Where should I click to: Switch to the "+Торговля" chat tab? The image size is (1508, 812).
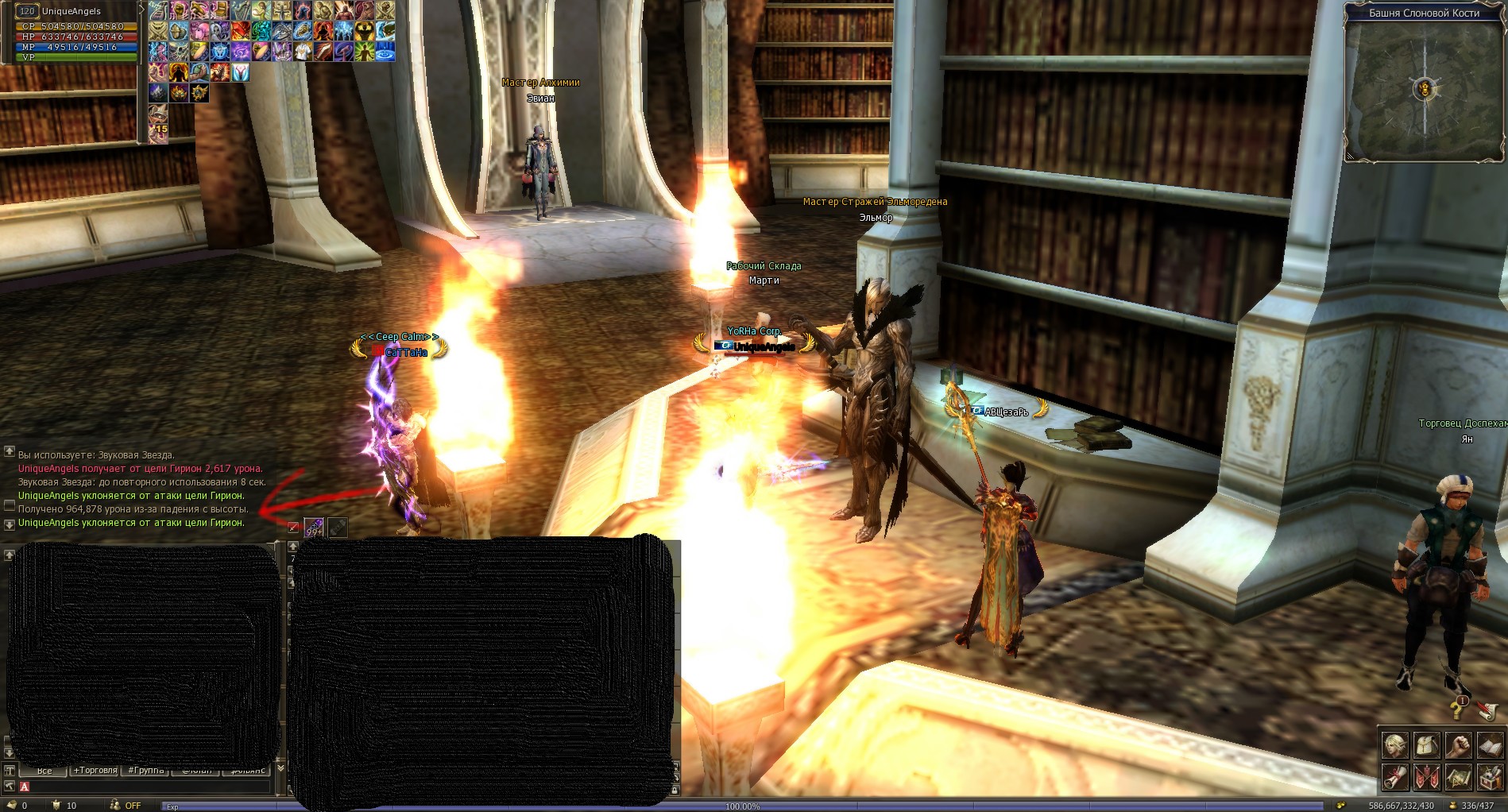[x=95, y=771]
